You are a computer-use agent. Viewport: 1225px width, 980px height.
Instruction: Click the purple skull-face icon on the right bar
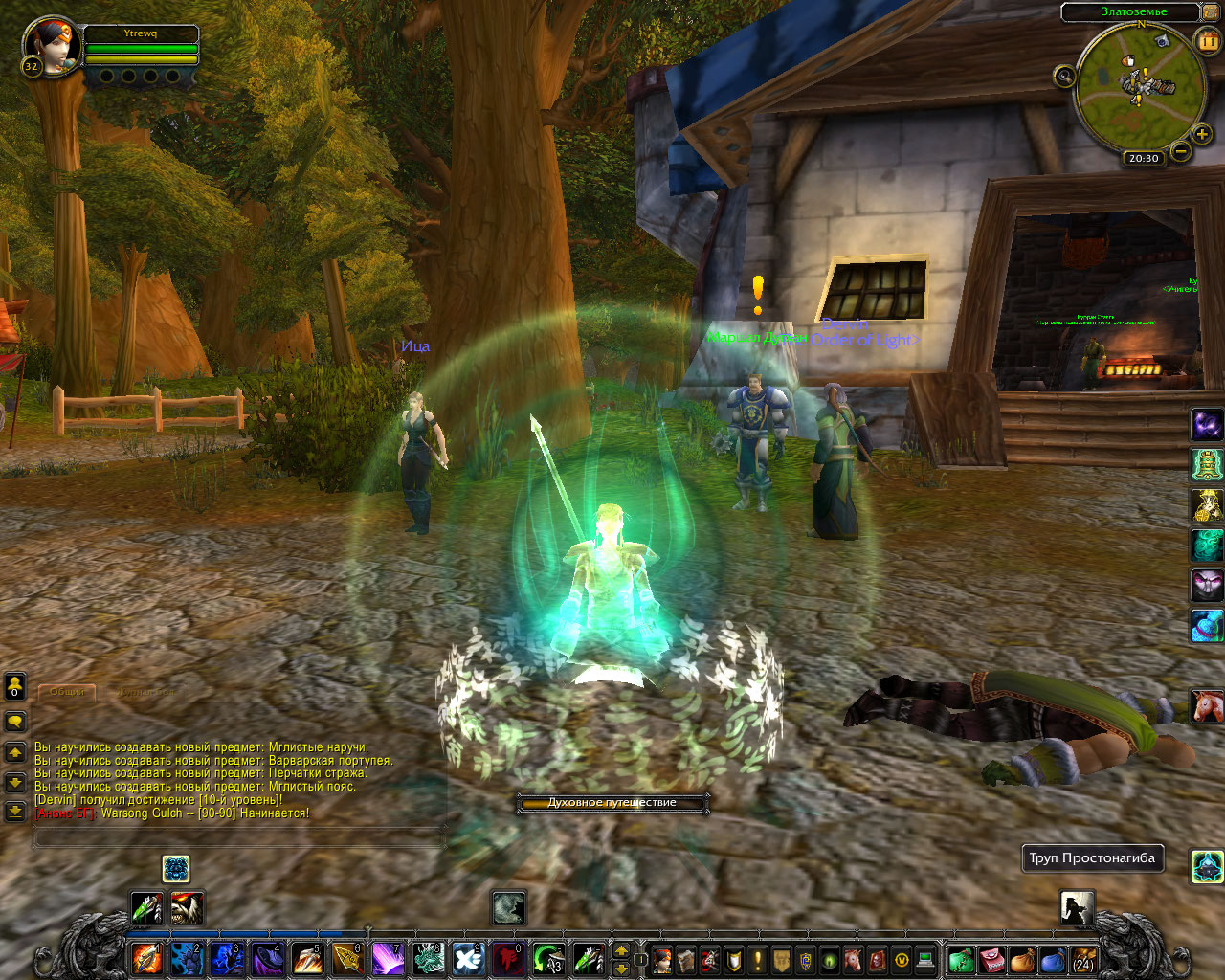(x=1207, y=584)
